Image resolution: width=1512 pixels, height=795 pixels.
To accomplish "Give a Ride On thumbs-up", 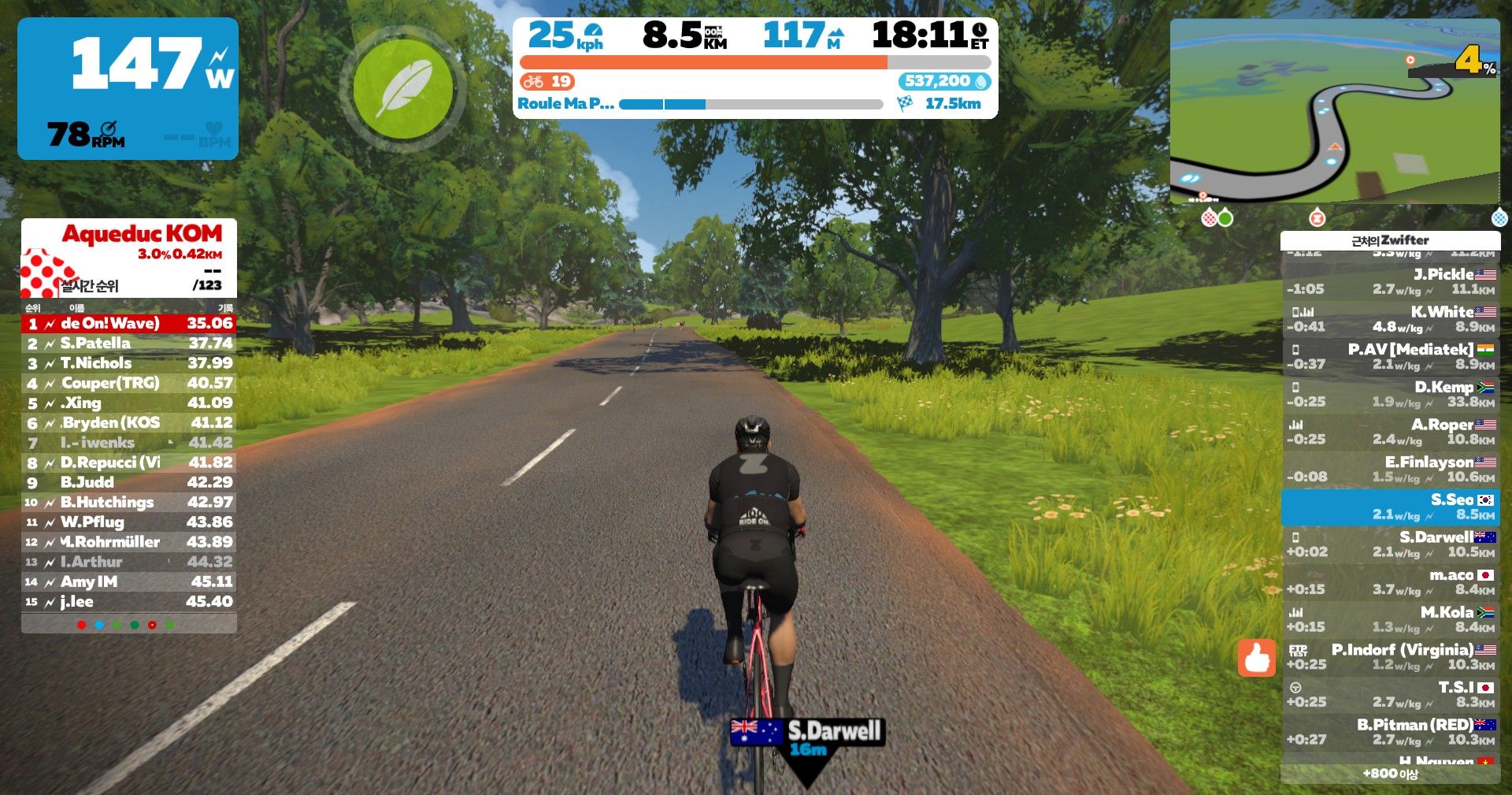I will (1256, 657).
